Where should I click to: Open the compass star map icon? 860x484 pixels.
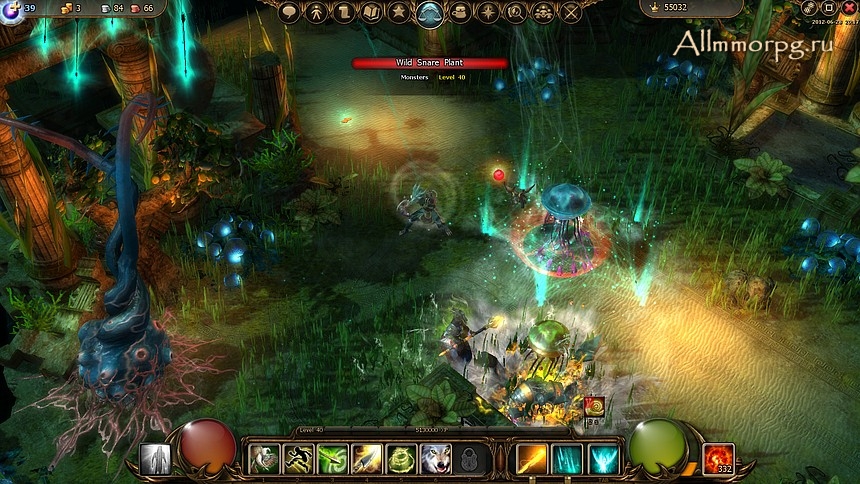[x=488, y=12]
